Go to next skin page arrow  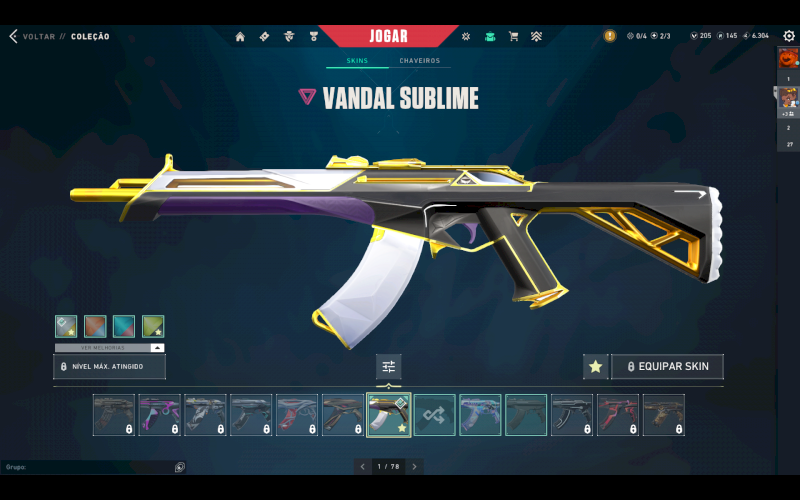(414, 466)
